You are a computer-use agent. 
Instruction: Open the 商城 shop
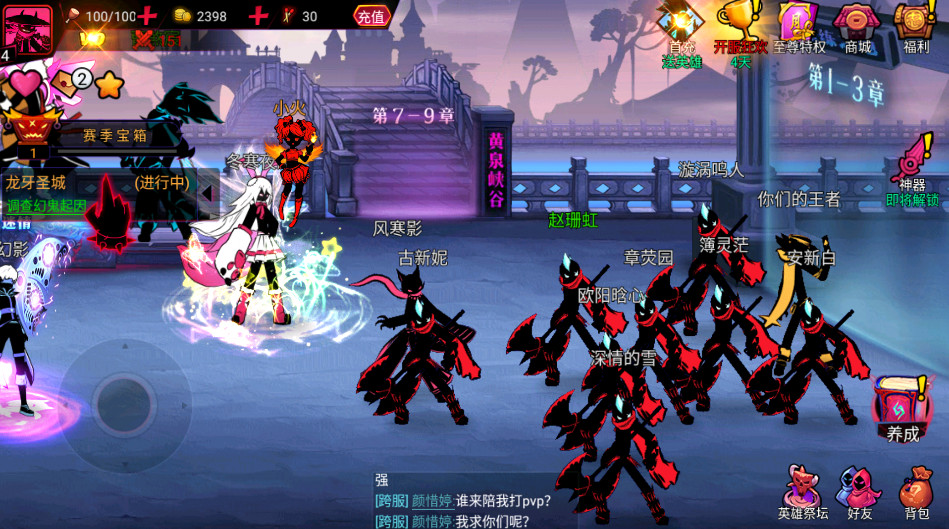857,30
